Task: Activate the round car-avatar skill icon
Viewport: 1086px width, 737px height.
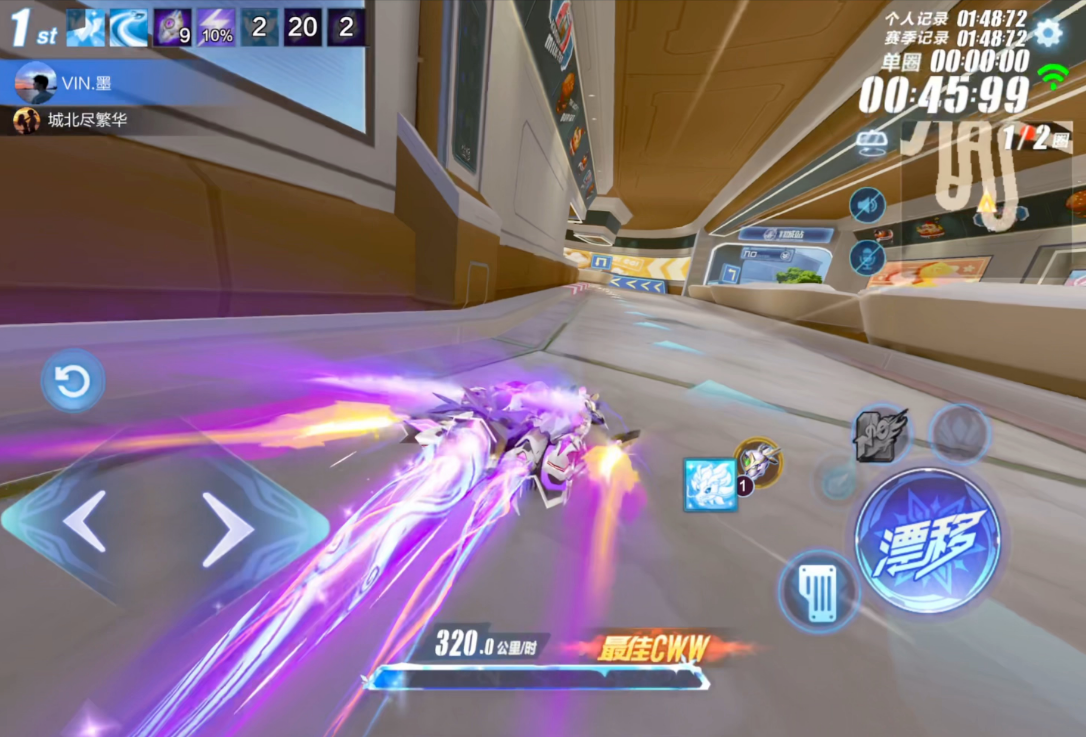Action: point(759,462)
